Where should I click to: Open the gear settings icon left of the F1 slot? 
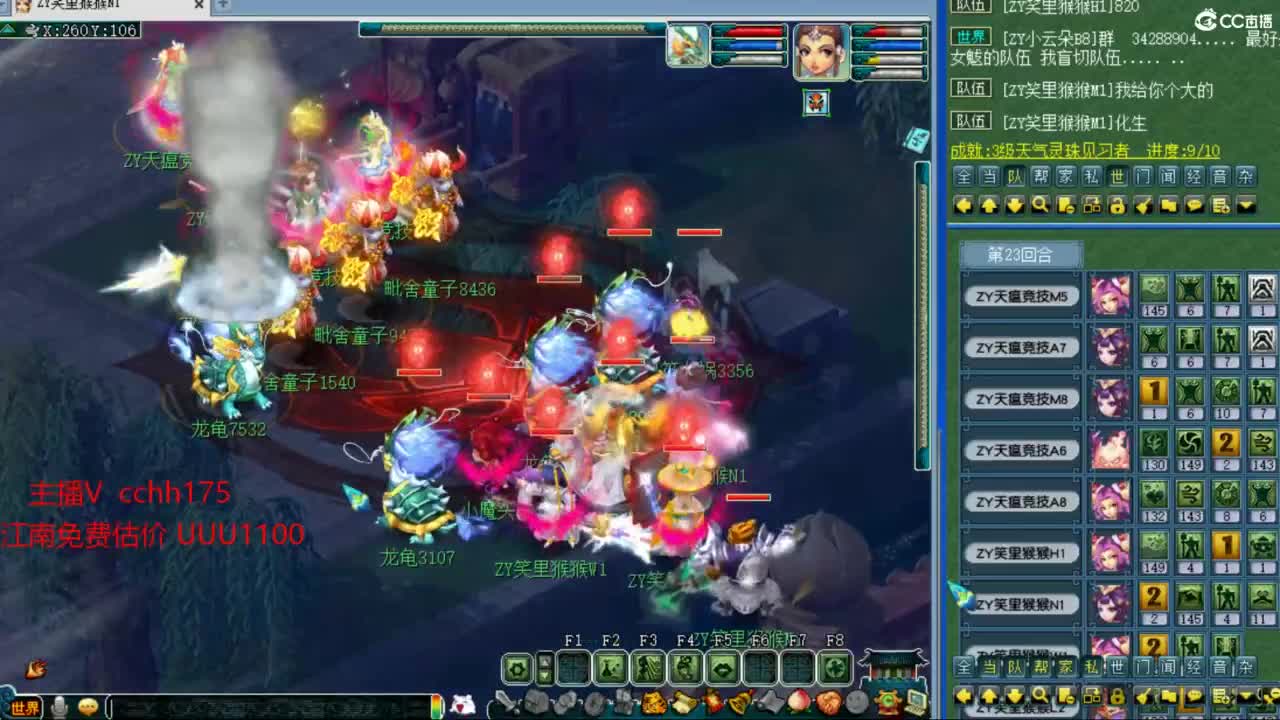[x=518, y=668]
